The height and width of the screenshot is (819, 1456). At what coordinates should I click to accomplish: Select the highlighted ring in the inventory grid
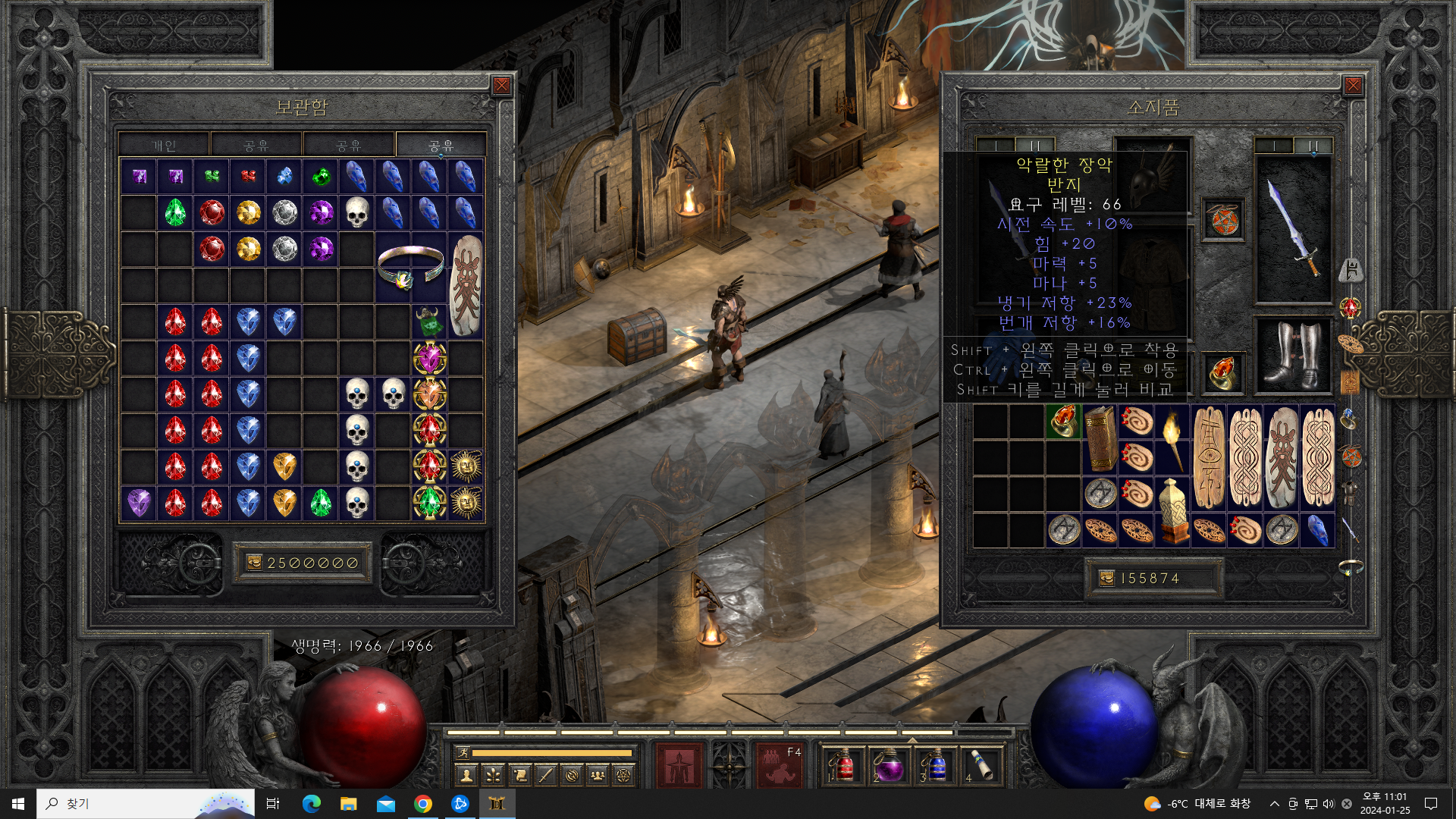[1063, 422]
